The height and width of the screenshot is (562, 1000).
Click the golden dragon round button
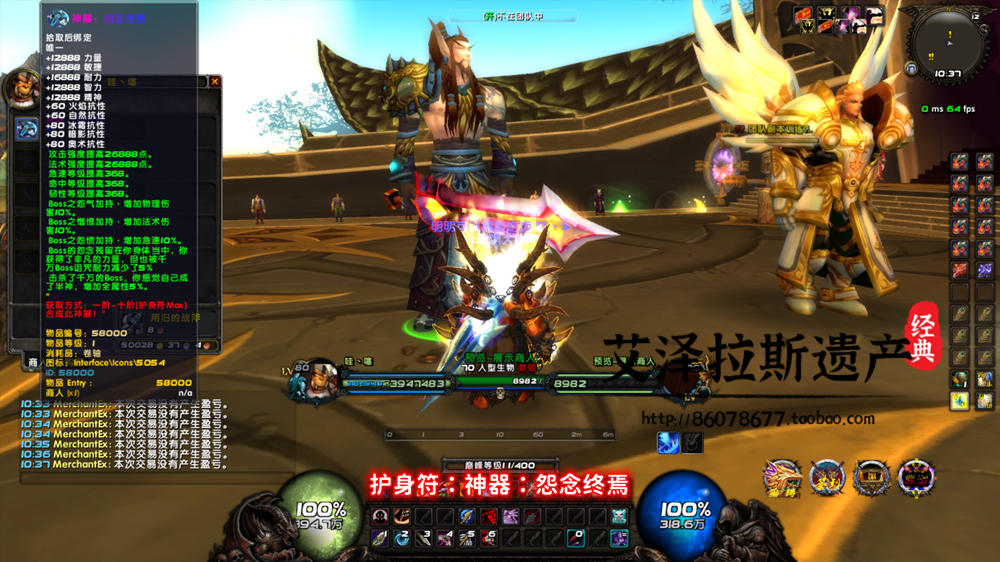point(782,478)
